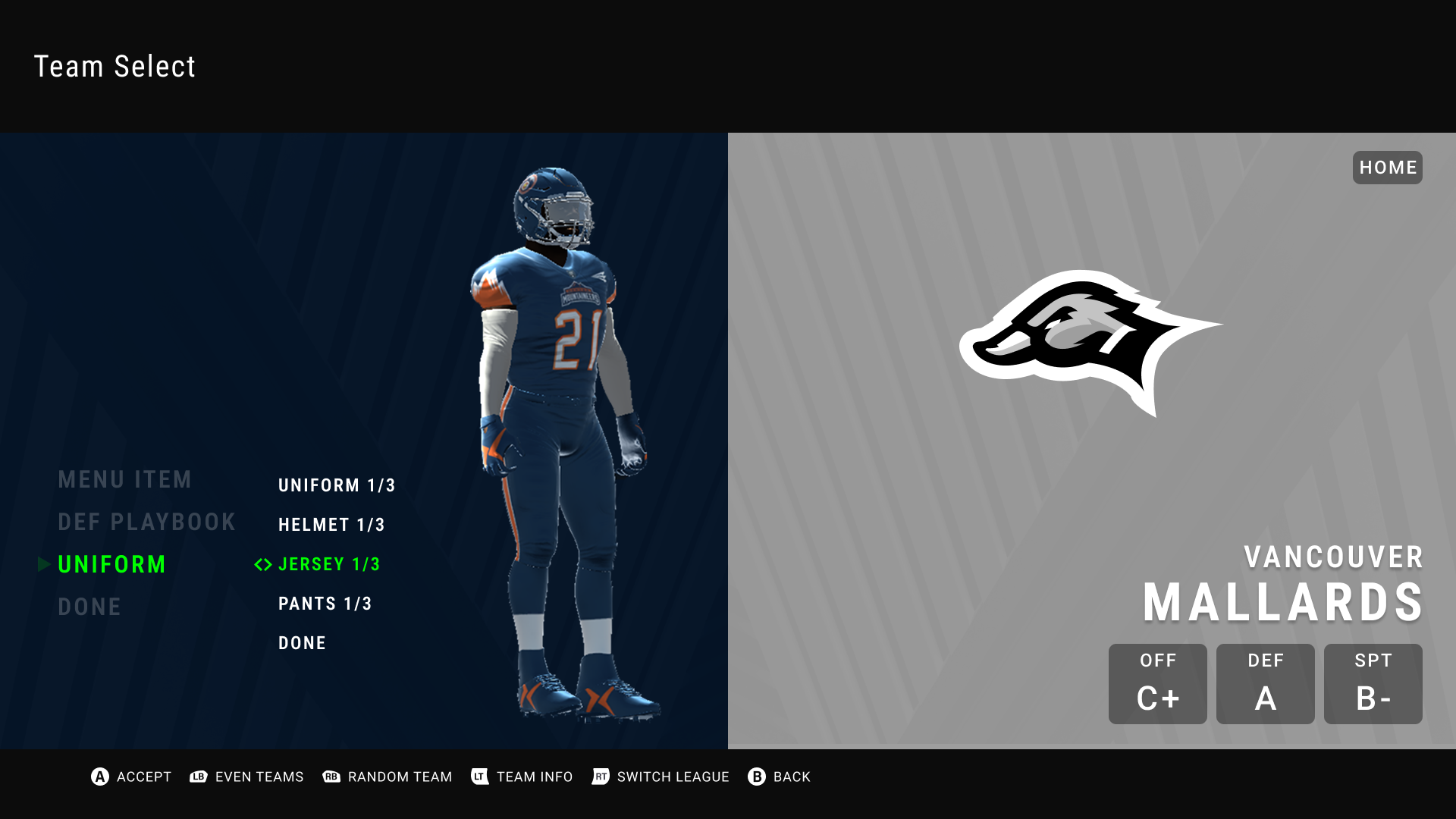1456x819 pixels.
Task: Choose PANTS 1/3 in uniform options
Action: click(325, 603)
